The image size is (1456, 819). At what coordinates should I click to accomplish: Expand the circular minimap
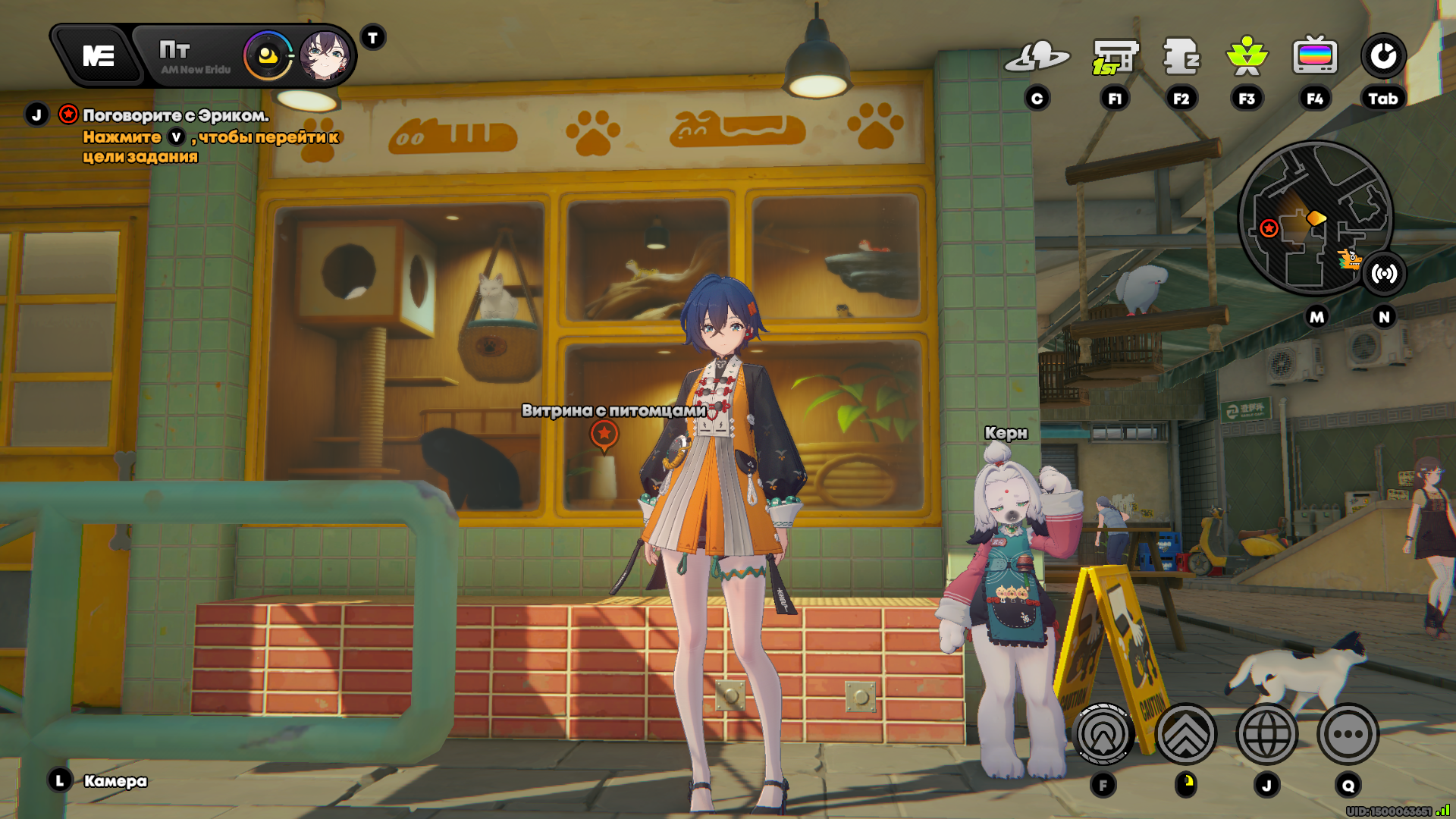(x=1313, y=218)
